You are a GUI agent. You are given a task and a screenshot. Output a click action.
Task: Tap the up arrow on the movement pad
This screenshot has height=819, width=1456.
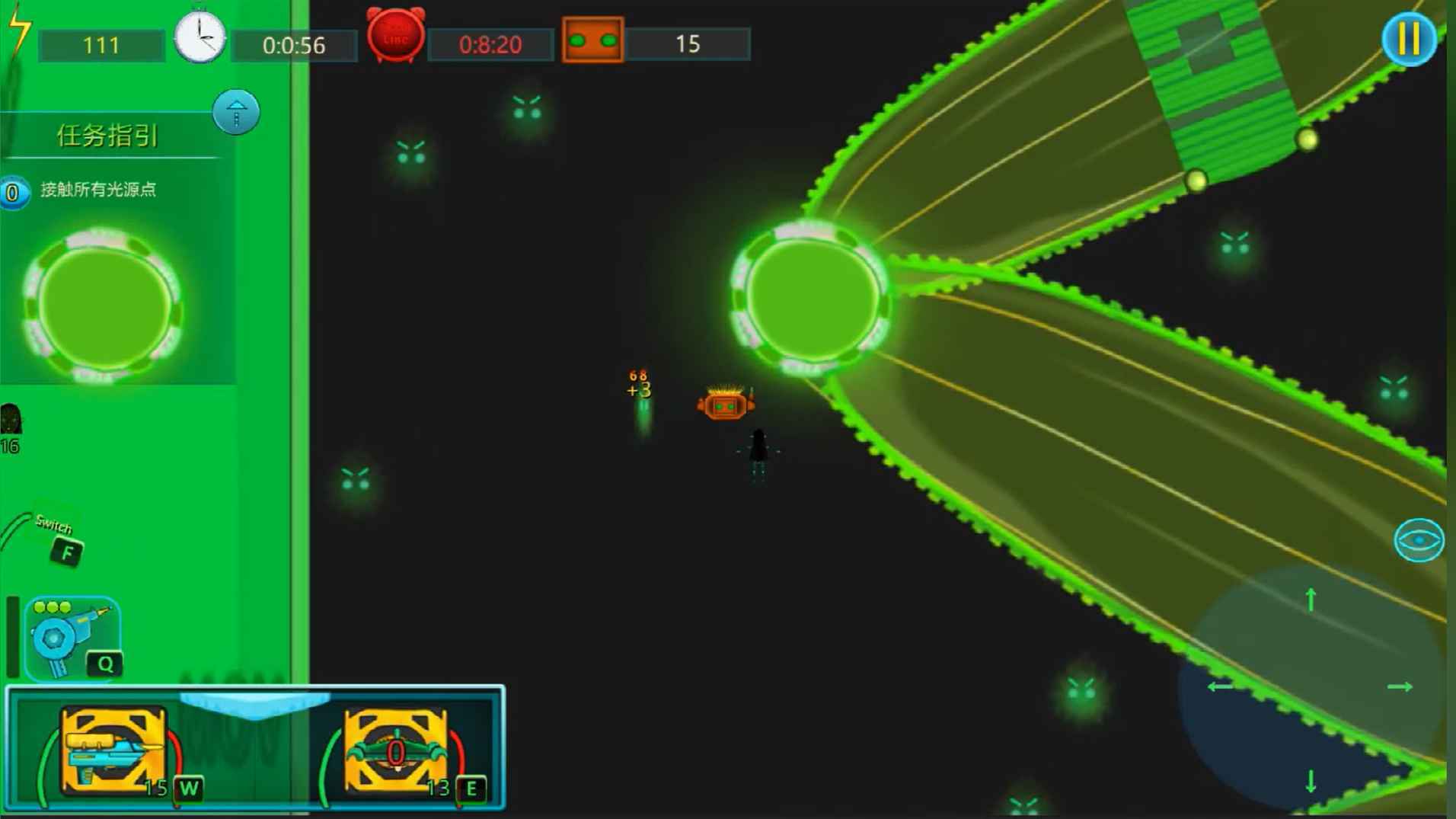click(x=1311, y=600)
